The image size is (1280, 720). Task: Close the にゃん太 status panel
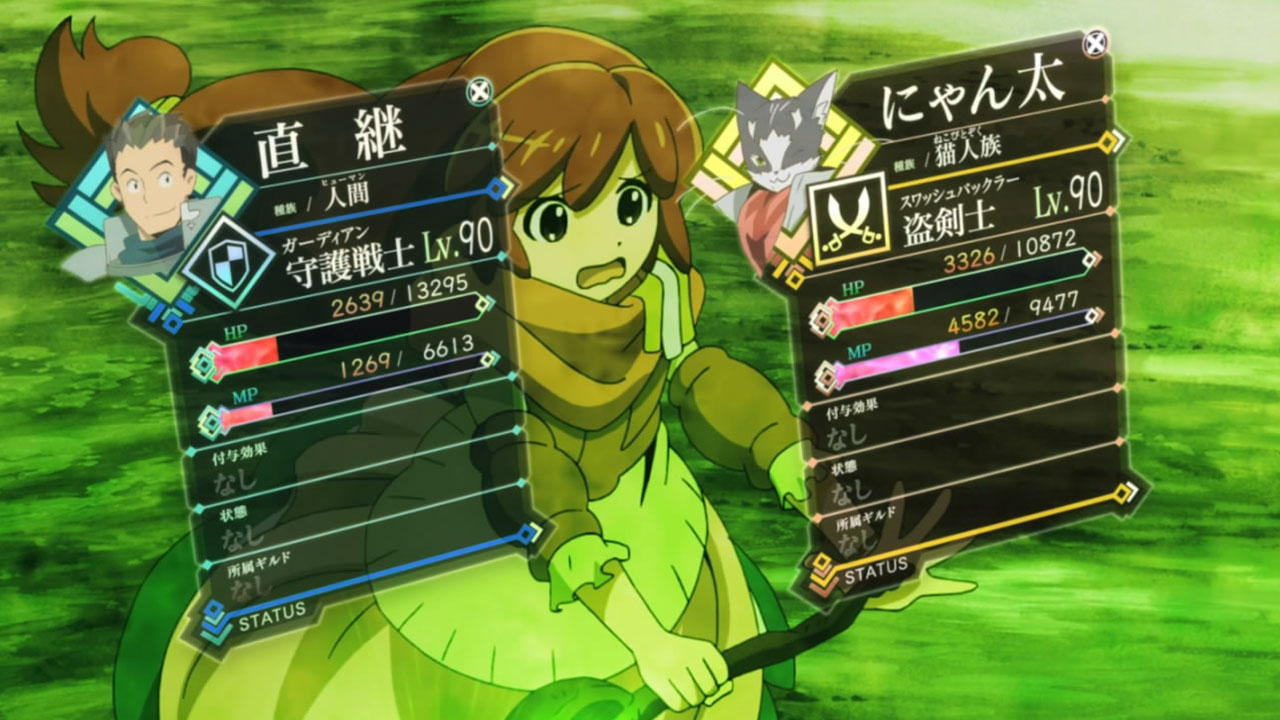click(x=1098, y=42)
